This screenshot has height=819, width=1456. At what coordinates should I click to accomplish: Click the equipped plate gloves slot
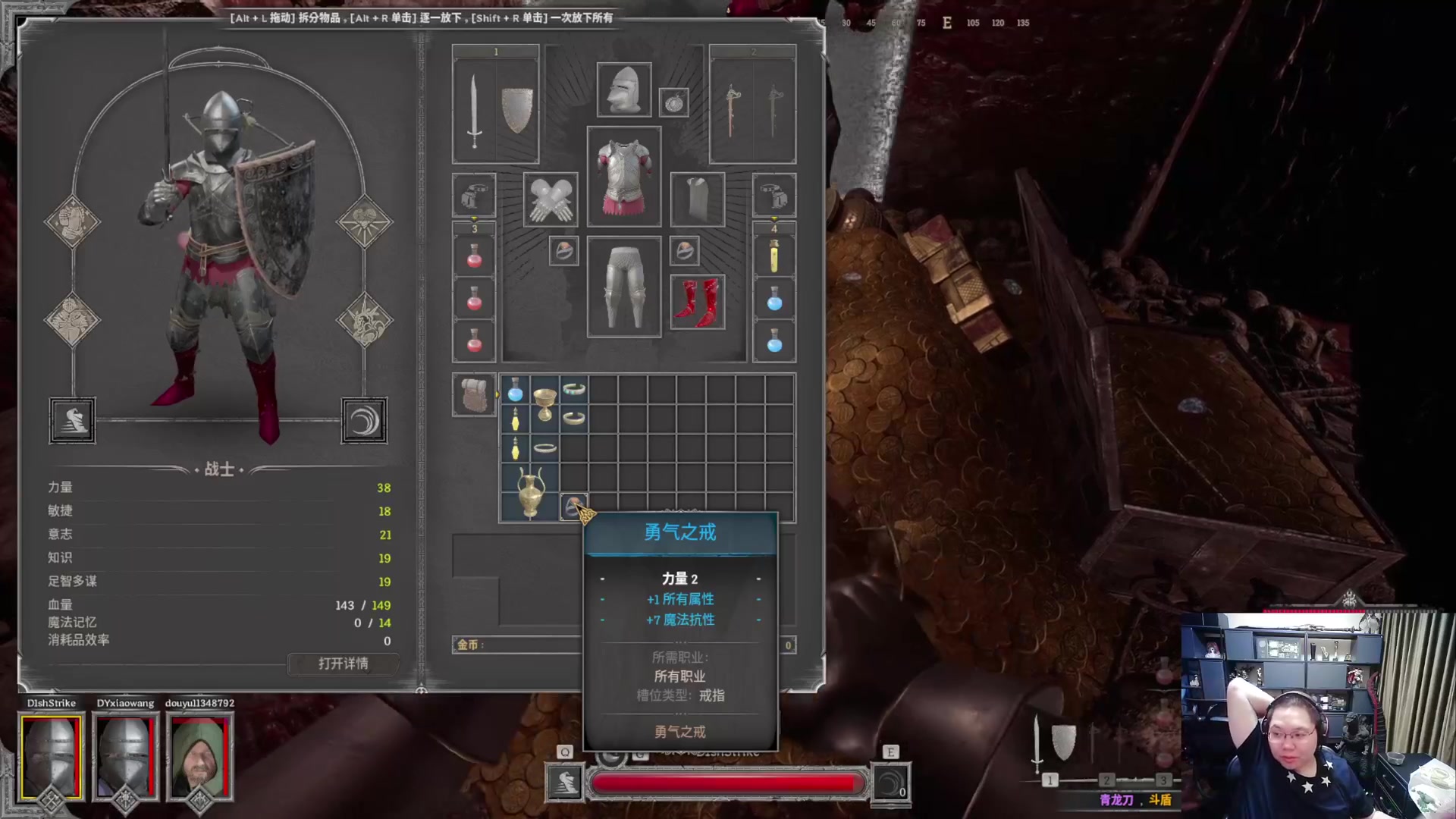point(551,199)
